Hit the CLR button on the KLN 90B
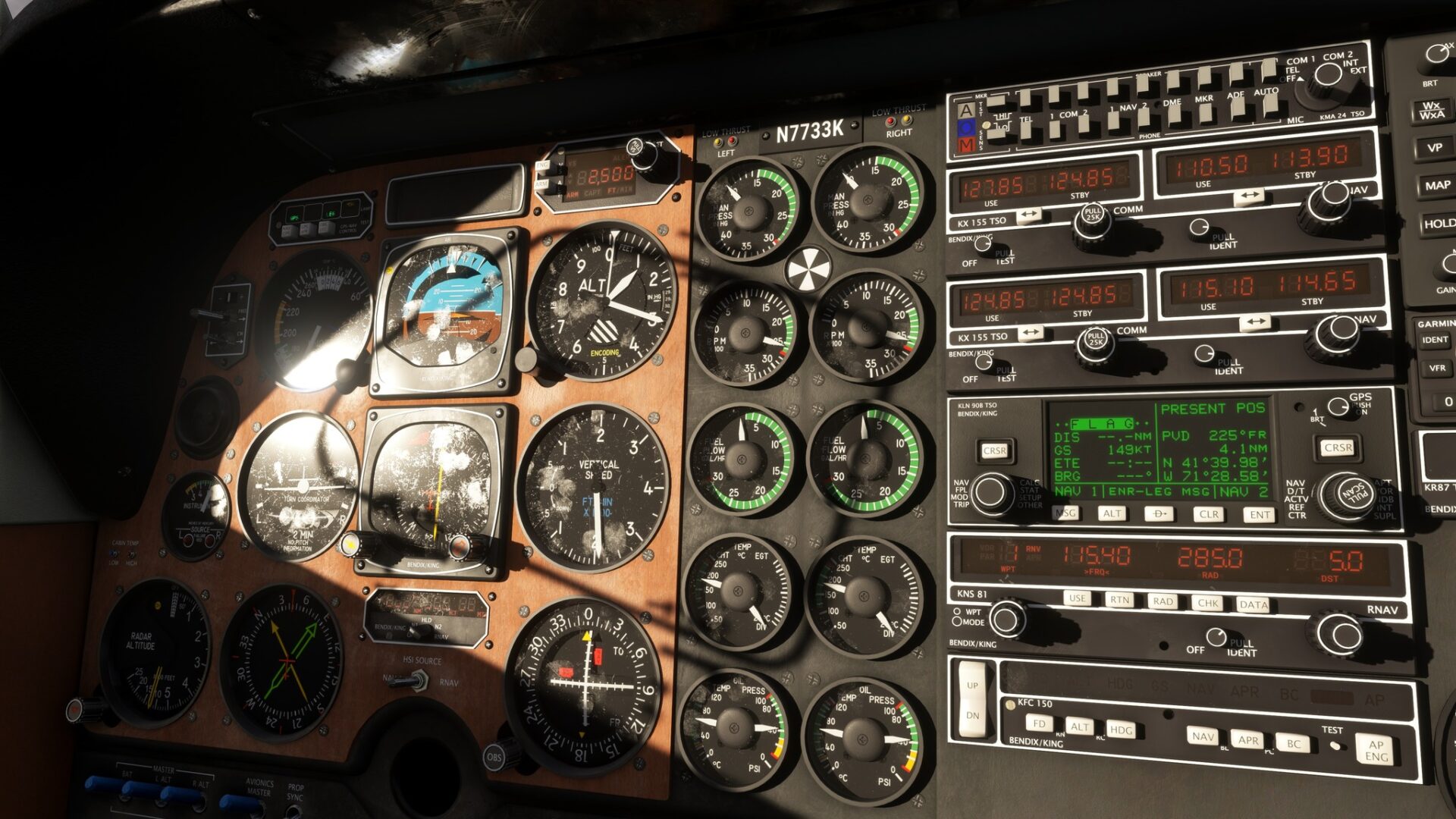 point(1208,514)
